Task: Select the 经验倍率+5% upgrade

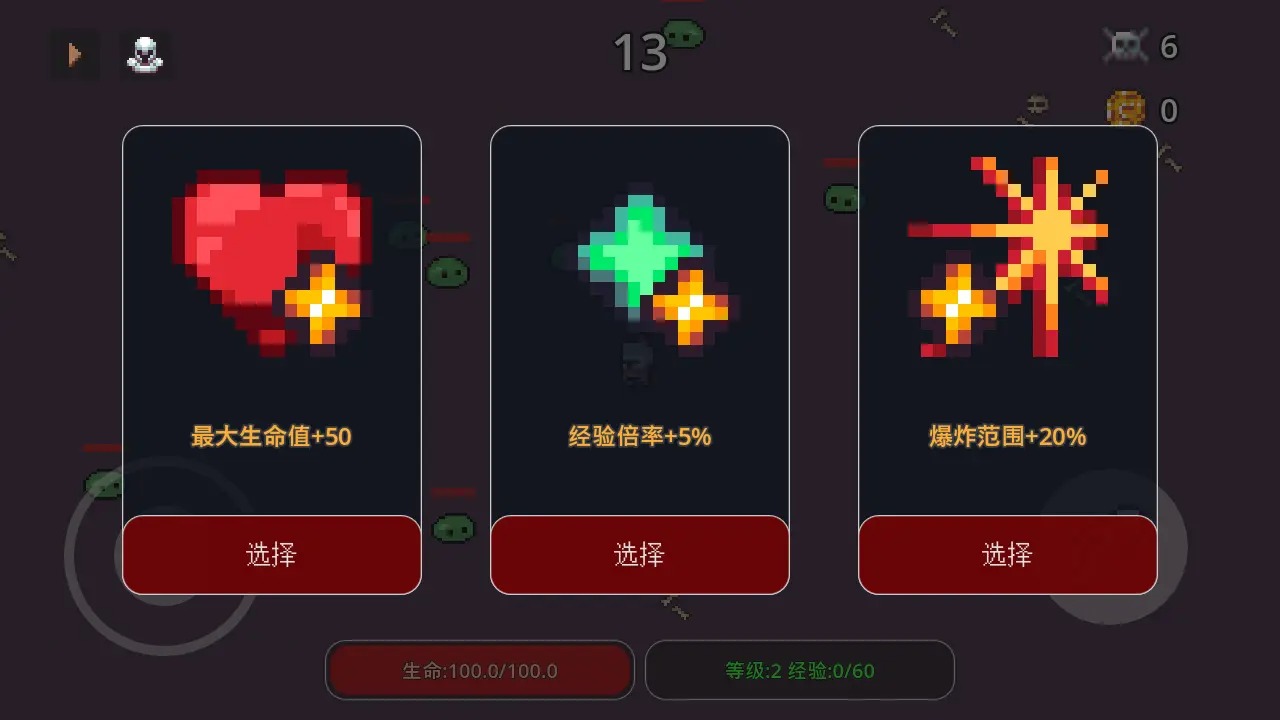Action: point(639,554)
